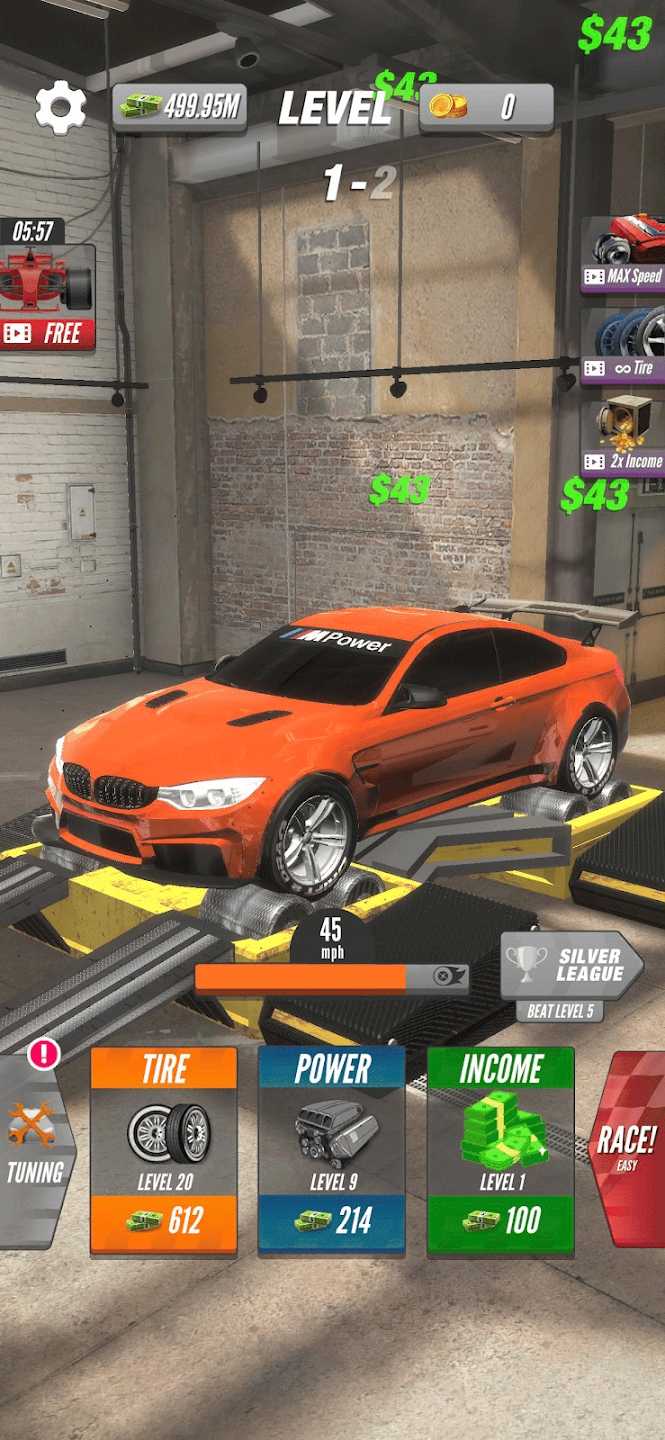The height and width of the screenshot is (1440, 665).
Task: Activate the MAX Speed video boost
Action: 625,255
